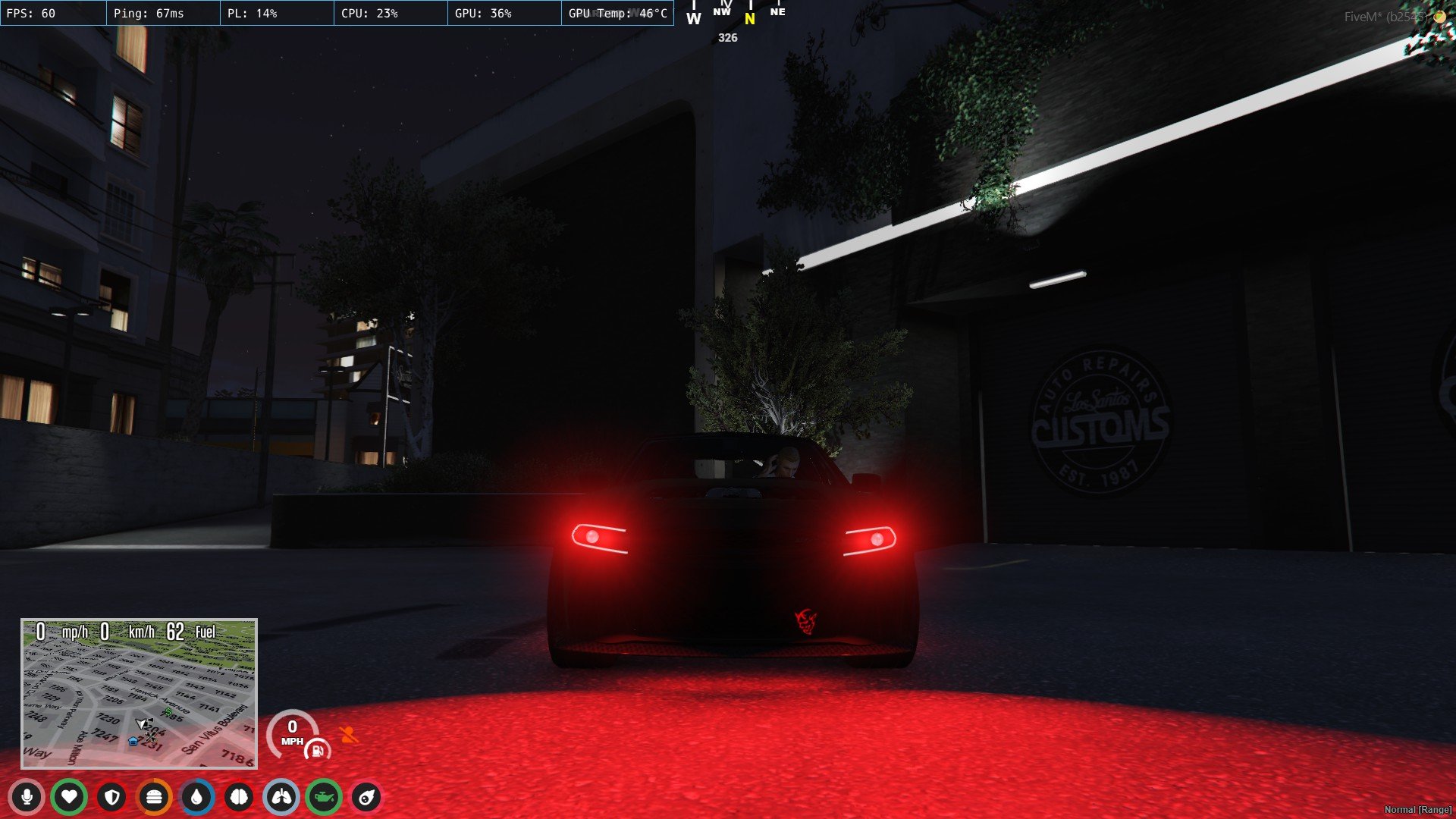Click the burger hunger status icon

[x=155, y=797]
